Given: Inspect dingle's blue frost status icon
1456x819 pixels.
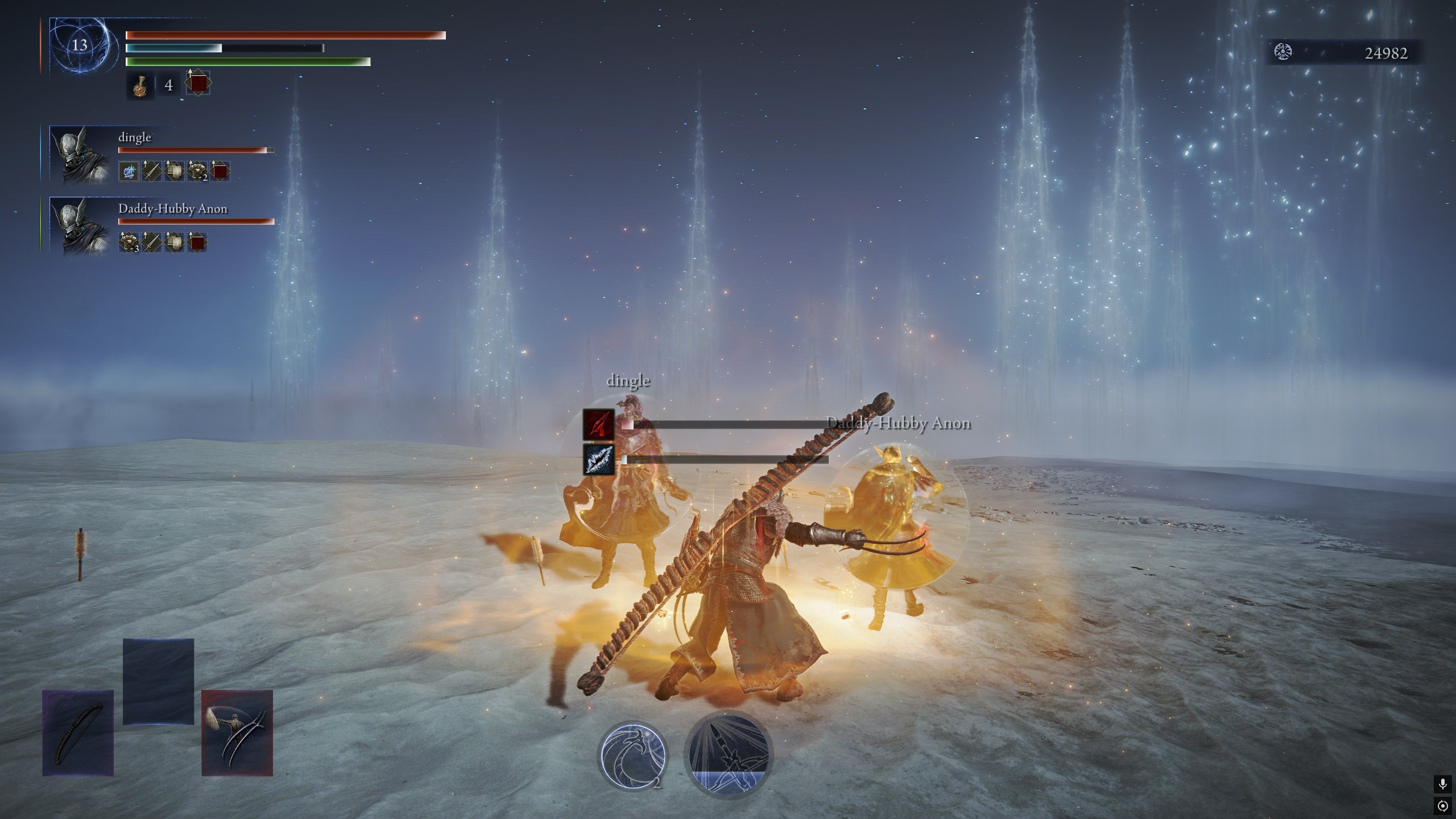Looking at the screenshot, I should click(129, 171).
